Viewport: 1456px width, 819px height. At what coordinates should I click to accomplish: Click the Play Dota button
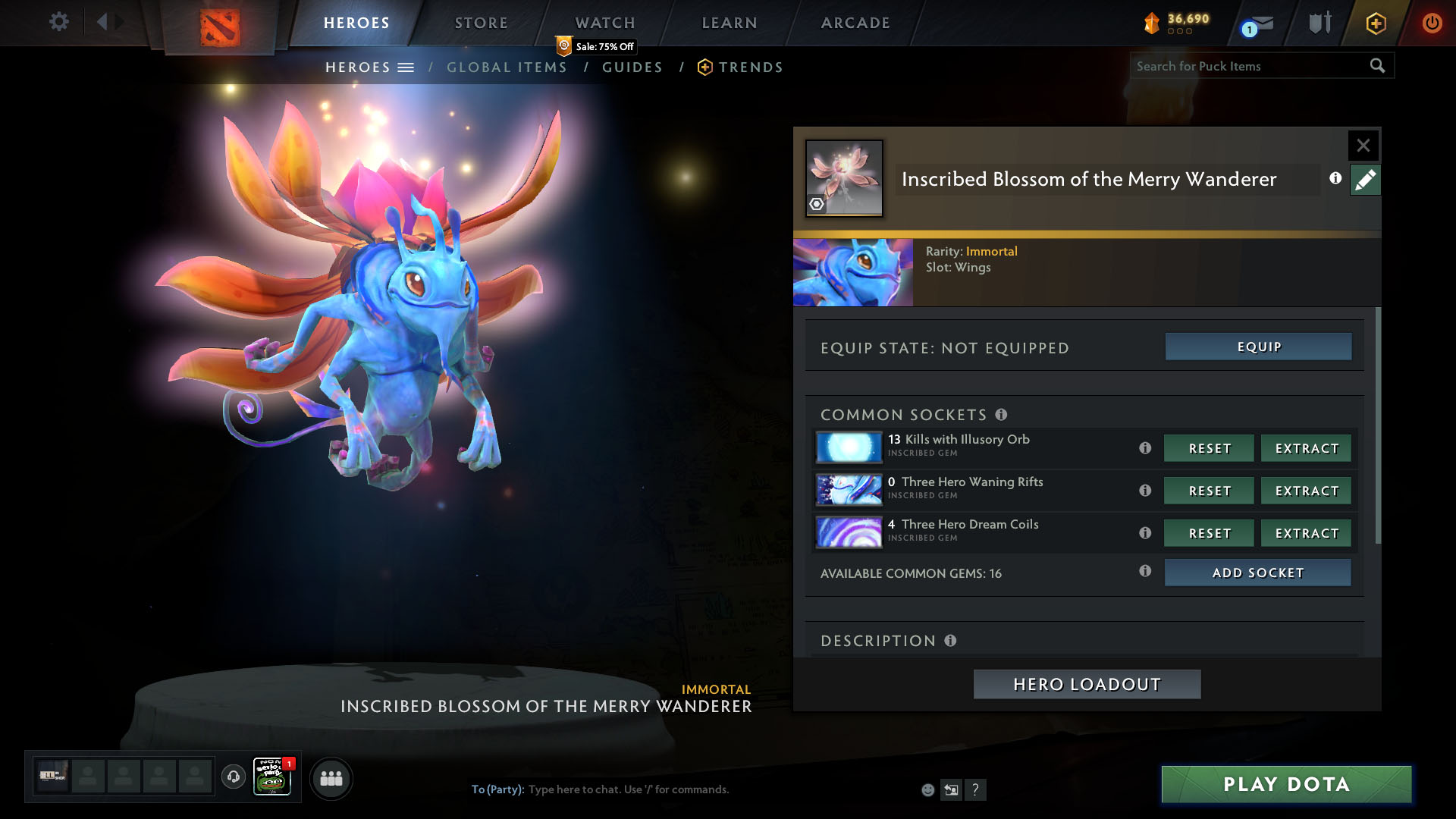1286,784
